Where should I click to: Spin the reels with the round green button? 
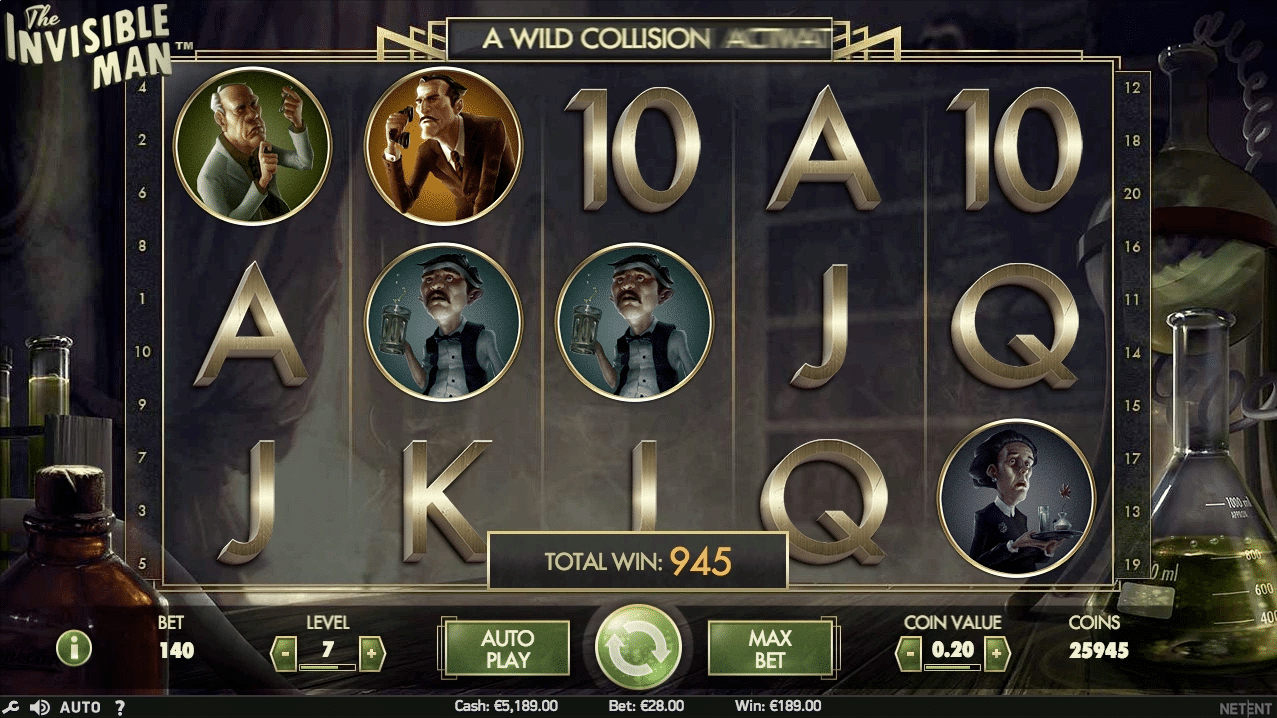[x=638, y=647]
